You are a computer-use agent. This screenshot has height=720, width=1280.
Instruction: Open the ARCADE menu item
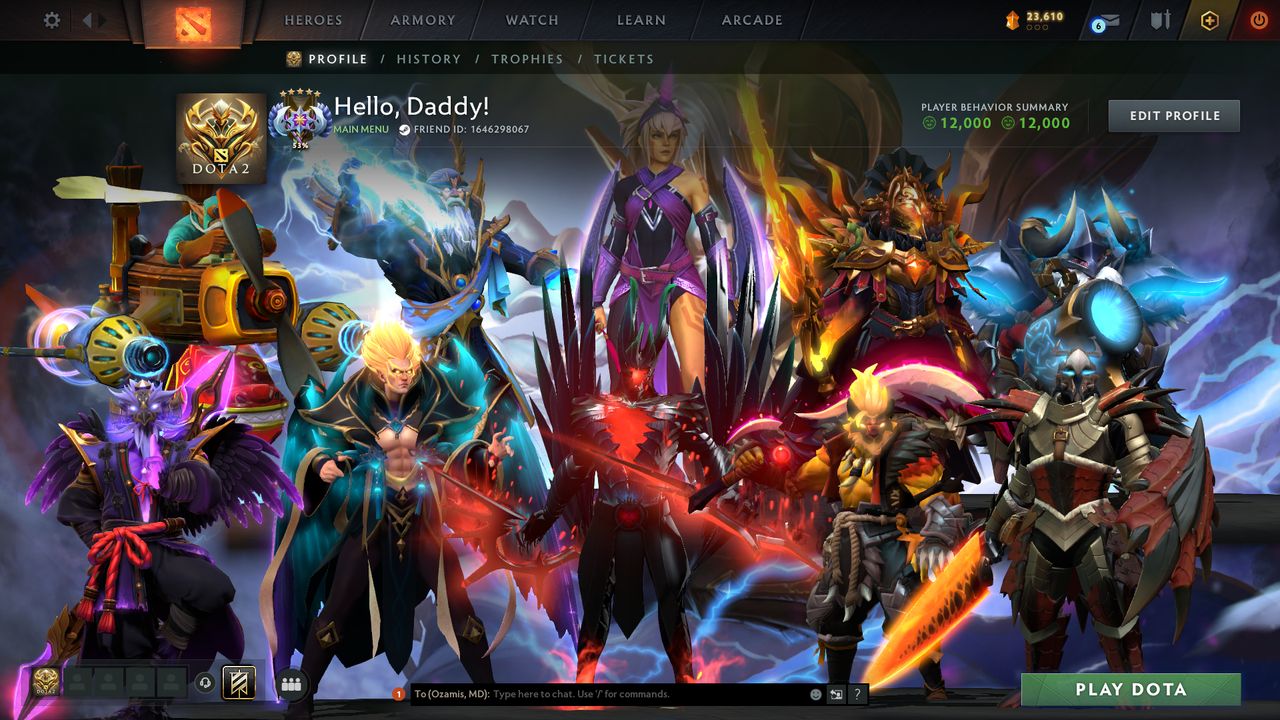pos(751,20)
